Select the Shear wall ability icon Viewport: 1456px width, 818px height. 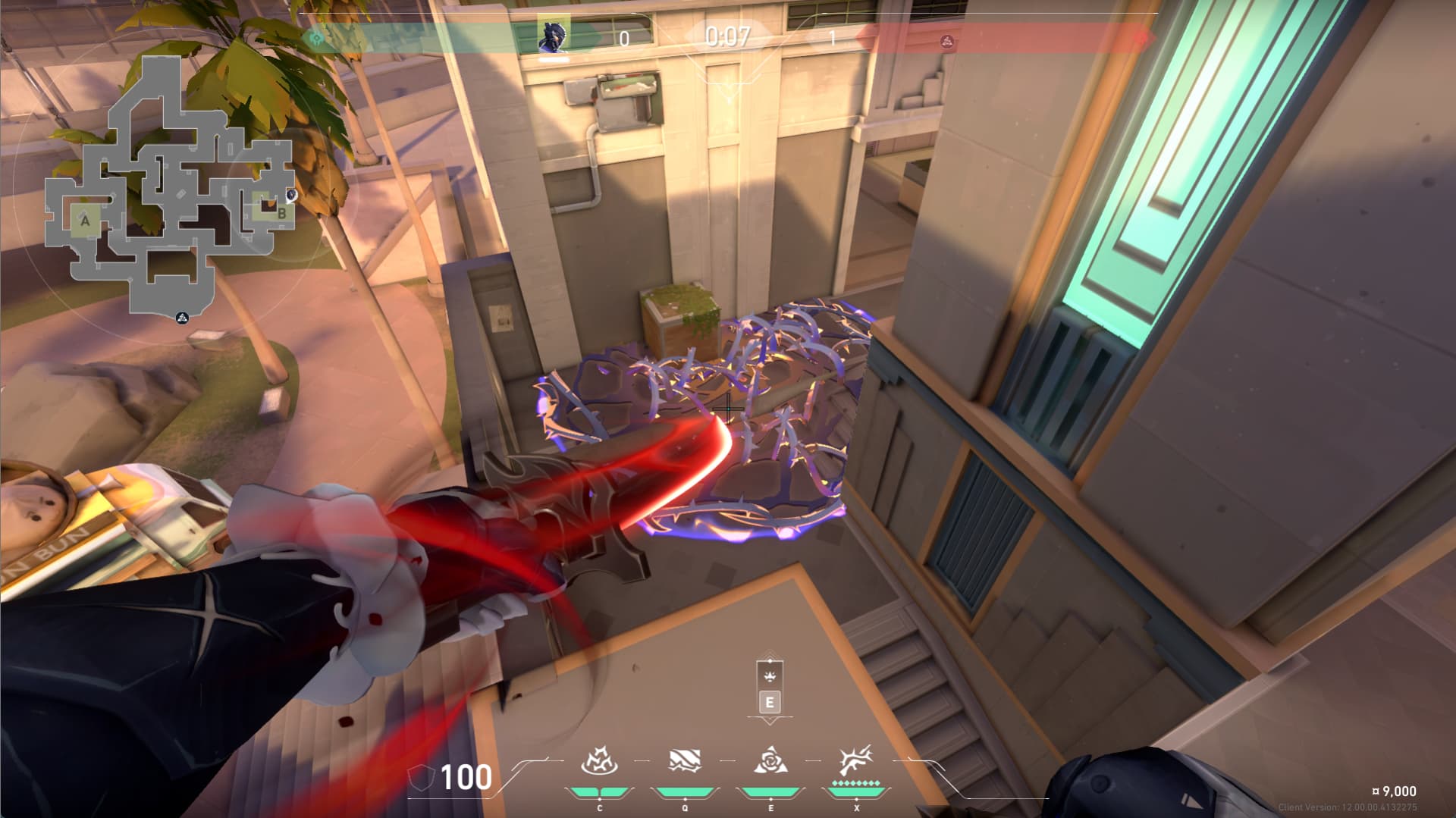(684, 760)
